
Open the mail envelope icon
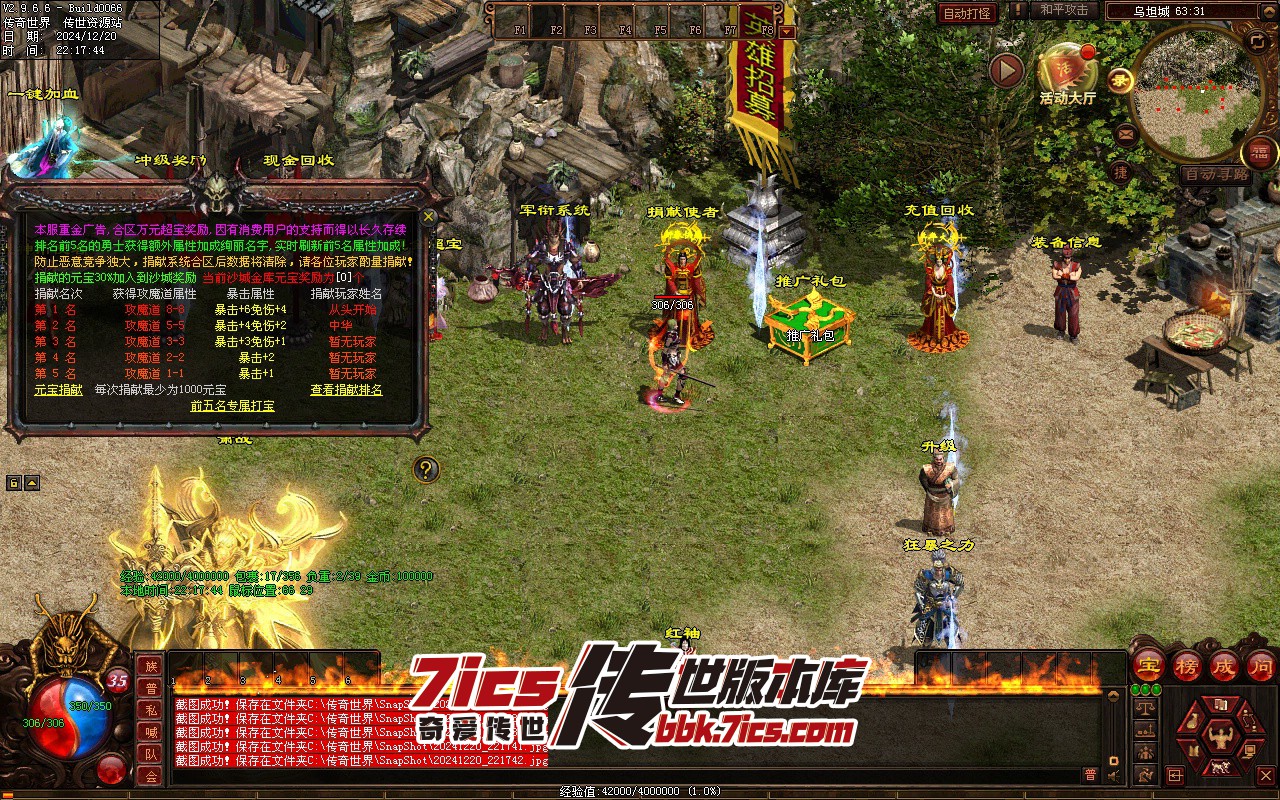click(x=1126, y=133)
